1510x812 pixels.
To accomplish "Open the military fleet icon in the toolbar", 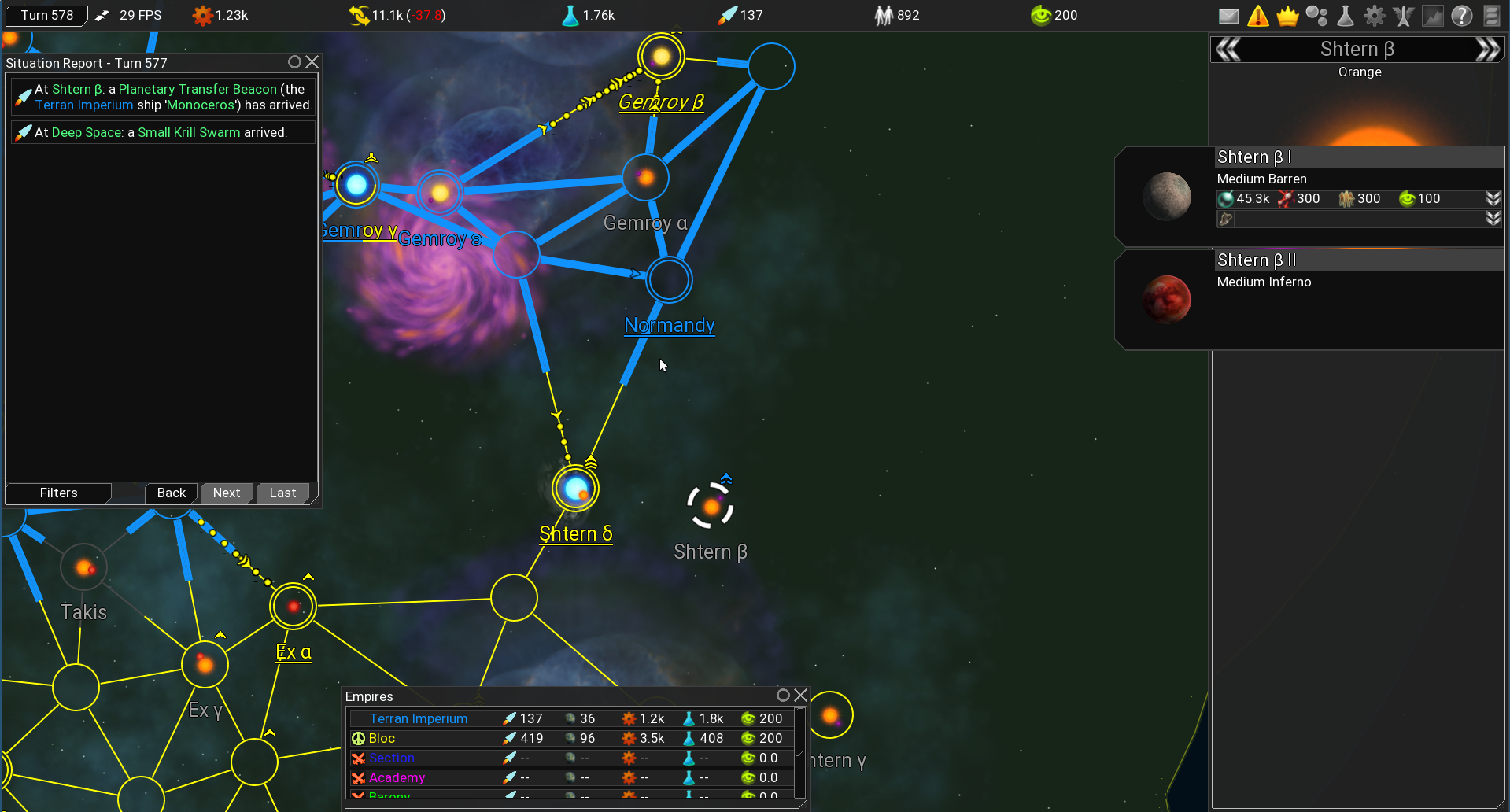I will [x=1404, y=15].
